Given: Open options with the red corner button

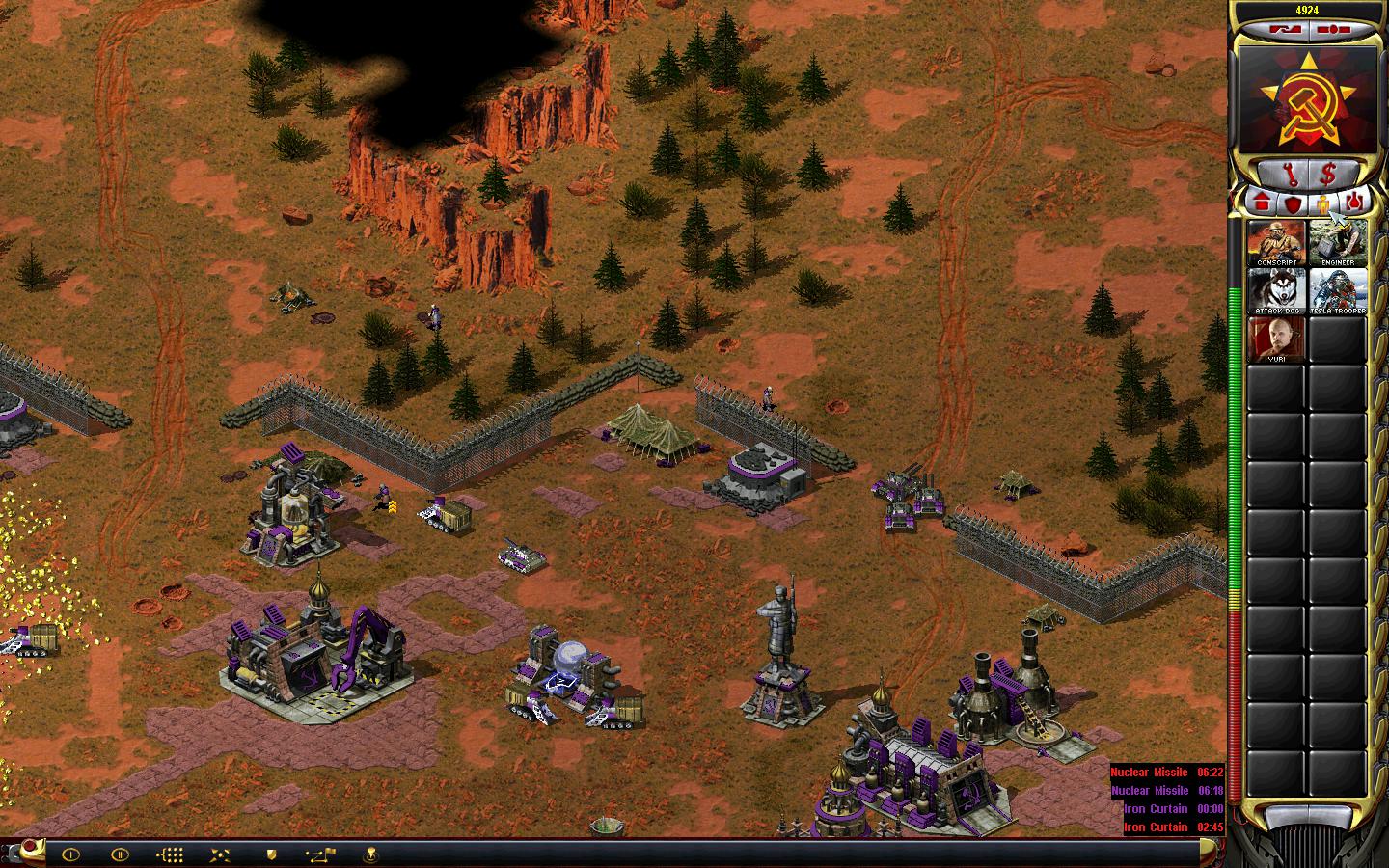Looking at the screenshot, I should point(31,847).
